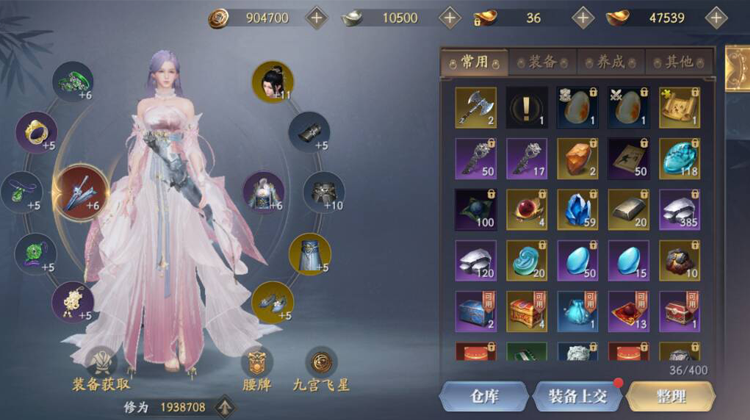Click the green jade bracelet slot
Viewport: 750px width, 420px height.
pos(73,82)
